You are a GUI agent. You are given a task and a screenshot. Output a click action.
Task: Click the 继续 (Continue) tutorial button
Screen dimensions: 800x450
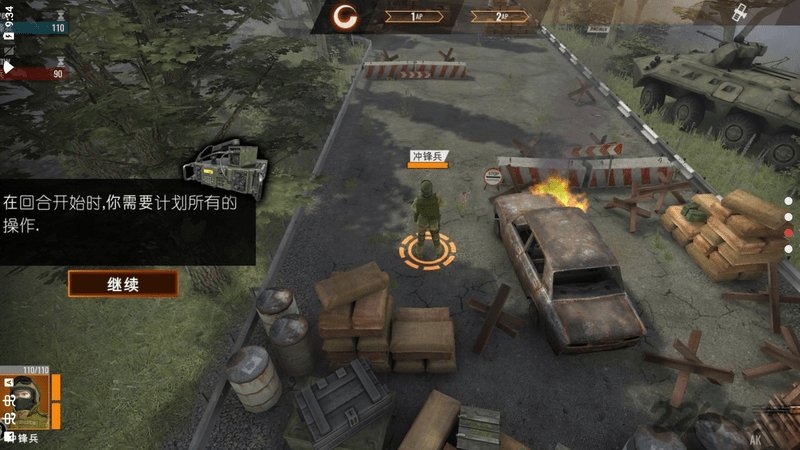(122, 284)
